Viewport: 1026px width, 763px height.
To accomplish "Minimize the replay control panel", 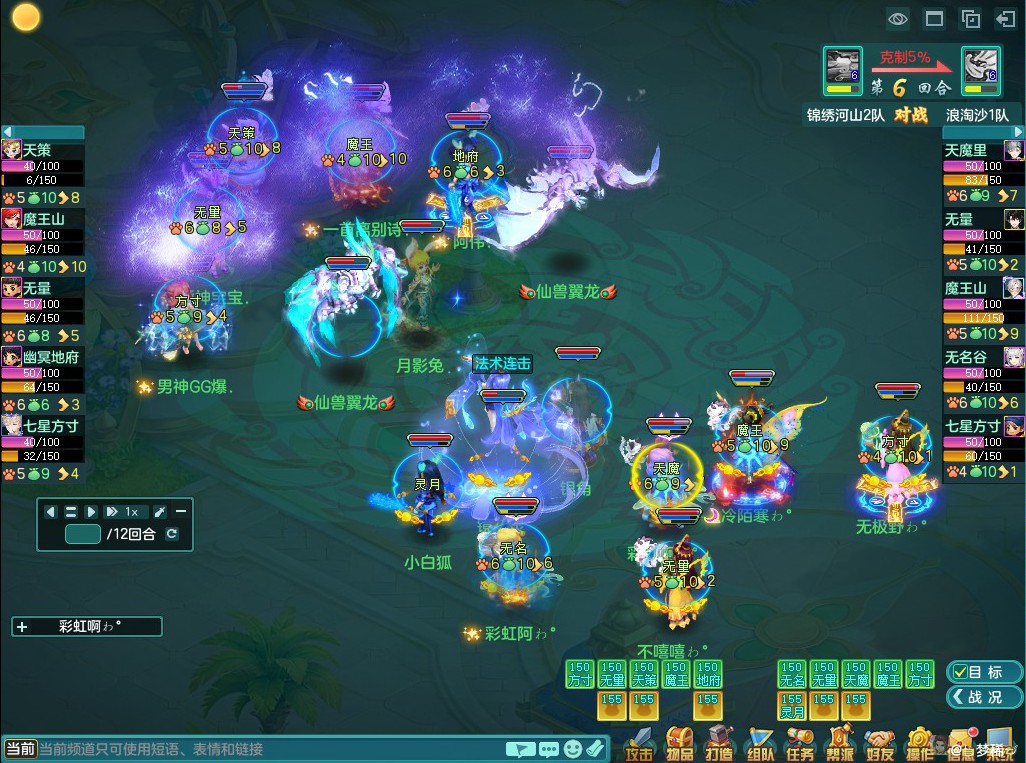I will (x=180, y=512).
